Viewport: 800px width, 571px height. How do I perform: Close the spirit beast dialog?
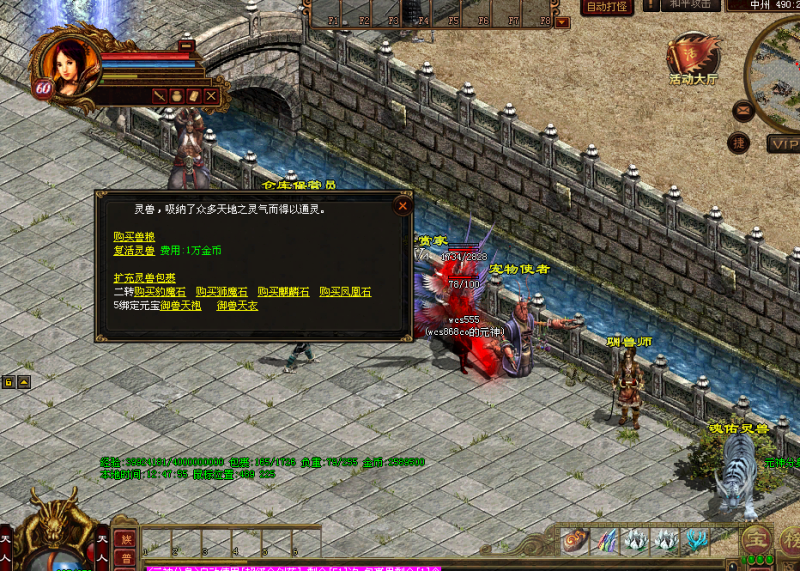402,206
